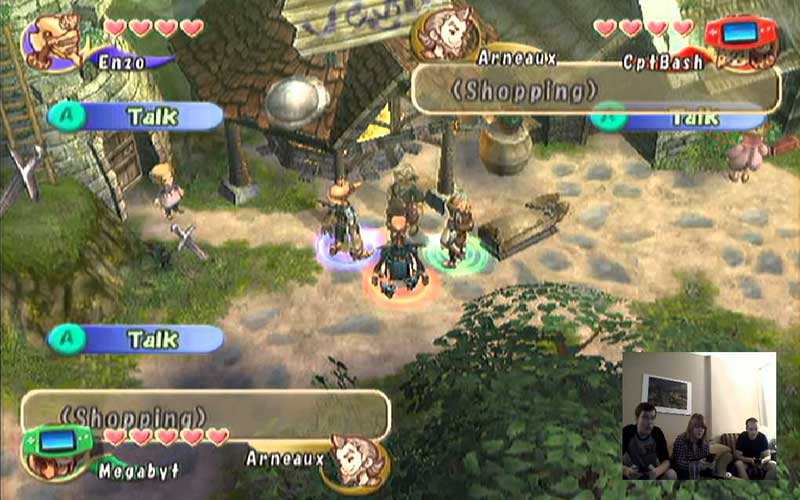Image resolution: width=800 pixels, height=500 pixels.
Task: Select the Arneaux portrait beside Megabyt's hearts
Action: pyautogui.click(x=357, y=459)
